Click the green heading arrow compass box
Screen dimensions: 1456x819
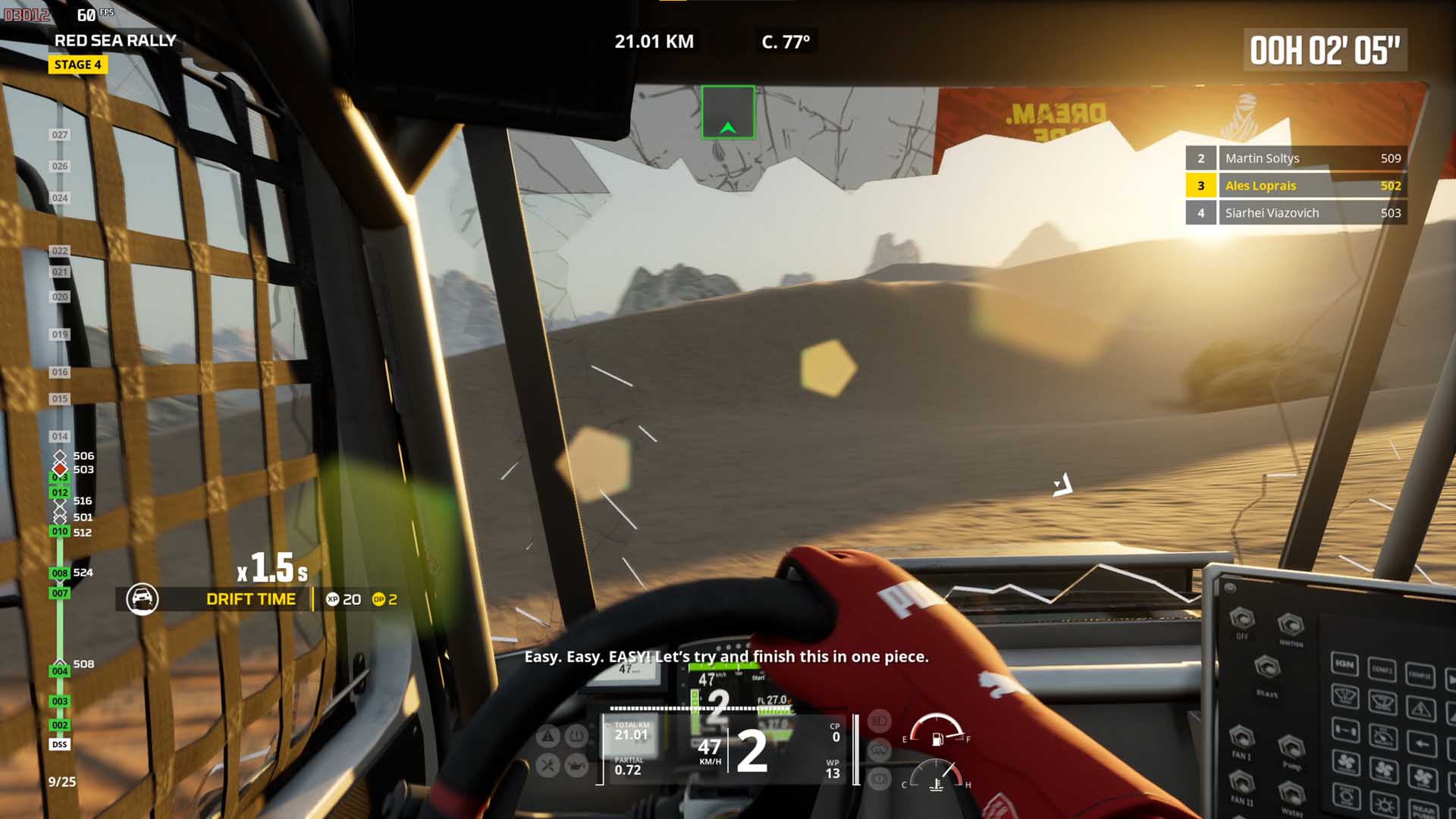click(x=728, y=112)
